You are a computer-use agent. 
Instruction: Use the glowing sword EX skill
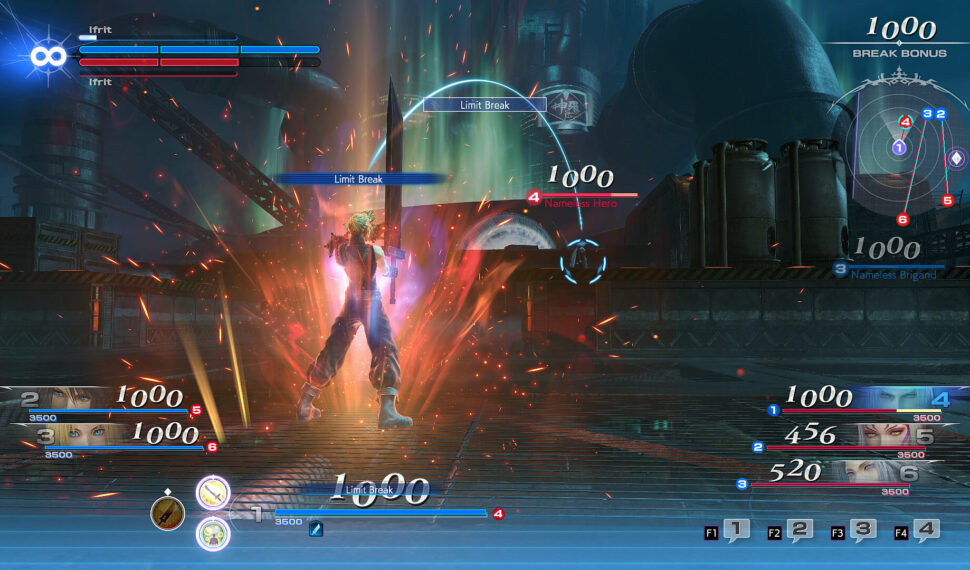pyautogui.click(x=212, y=492)
